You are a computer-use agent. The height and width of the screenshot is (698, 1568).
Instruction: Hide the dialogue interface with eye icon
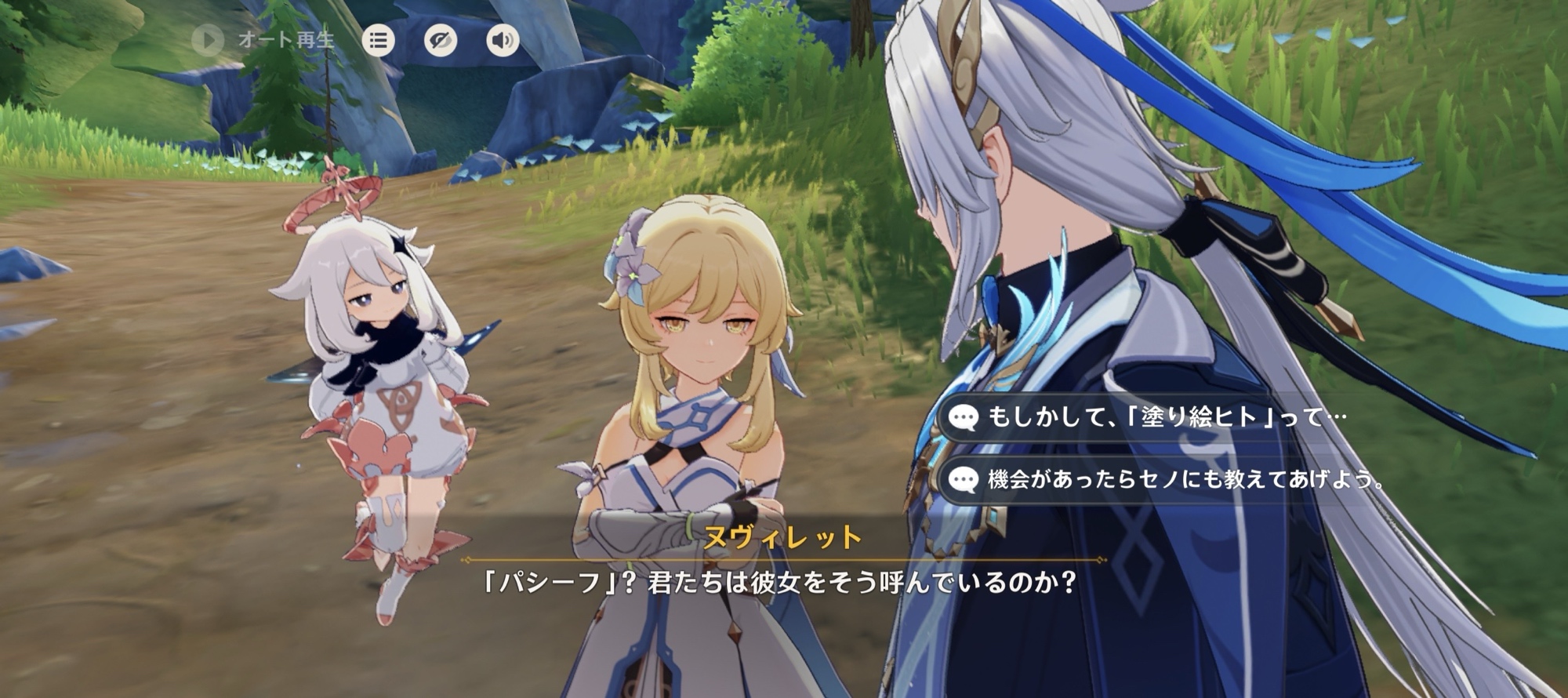[x=441, y=40]
